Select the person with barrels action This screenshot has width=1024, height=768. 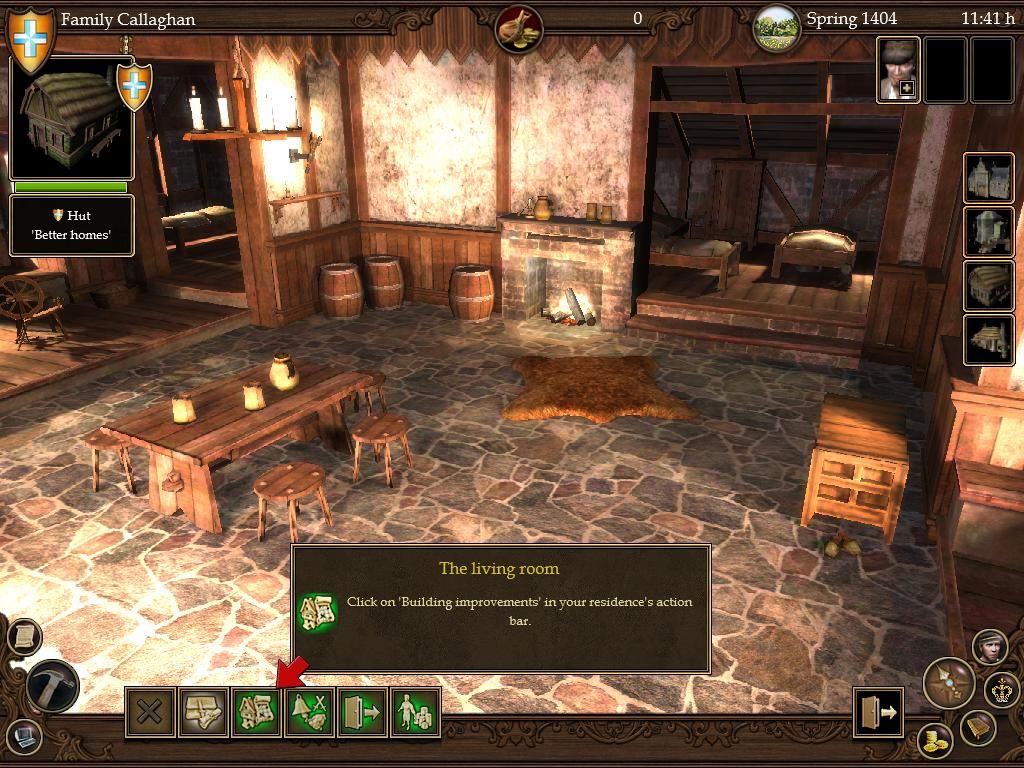coord(415,712)
